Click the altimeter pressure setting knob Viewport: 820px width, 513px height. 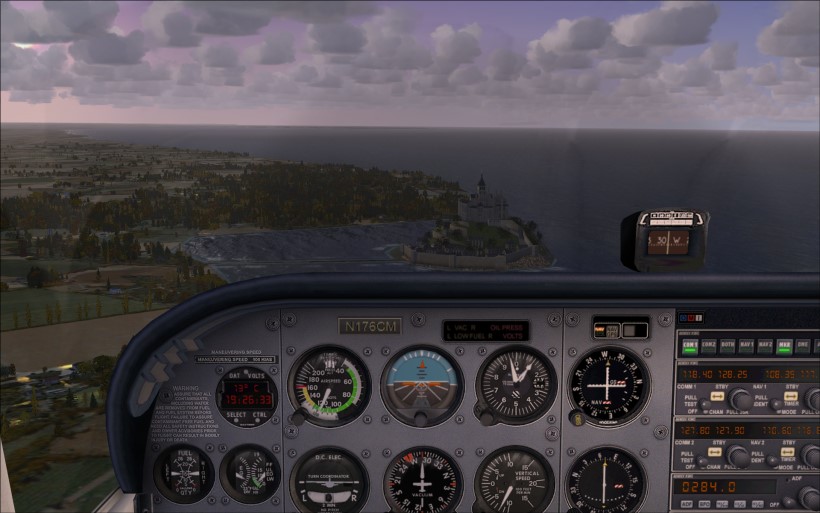485,416
